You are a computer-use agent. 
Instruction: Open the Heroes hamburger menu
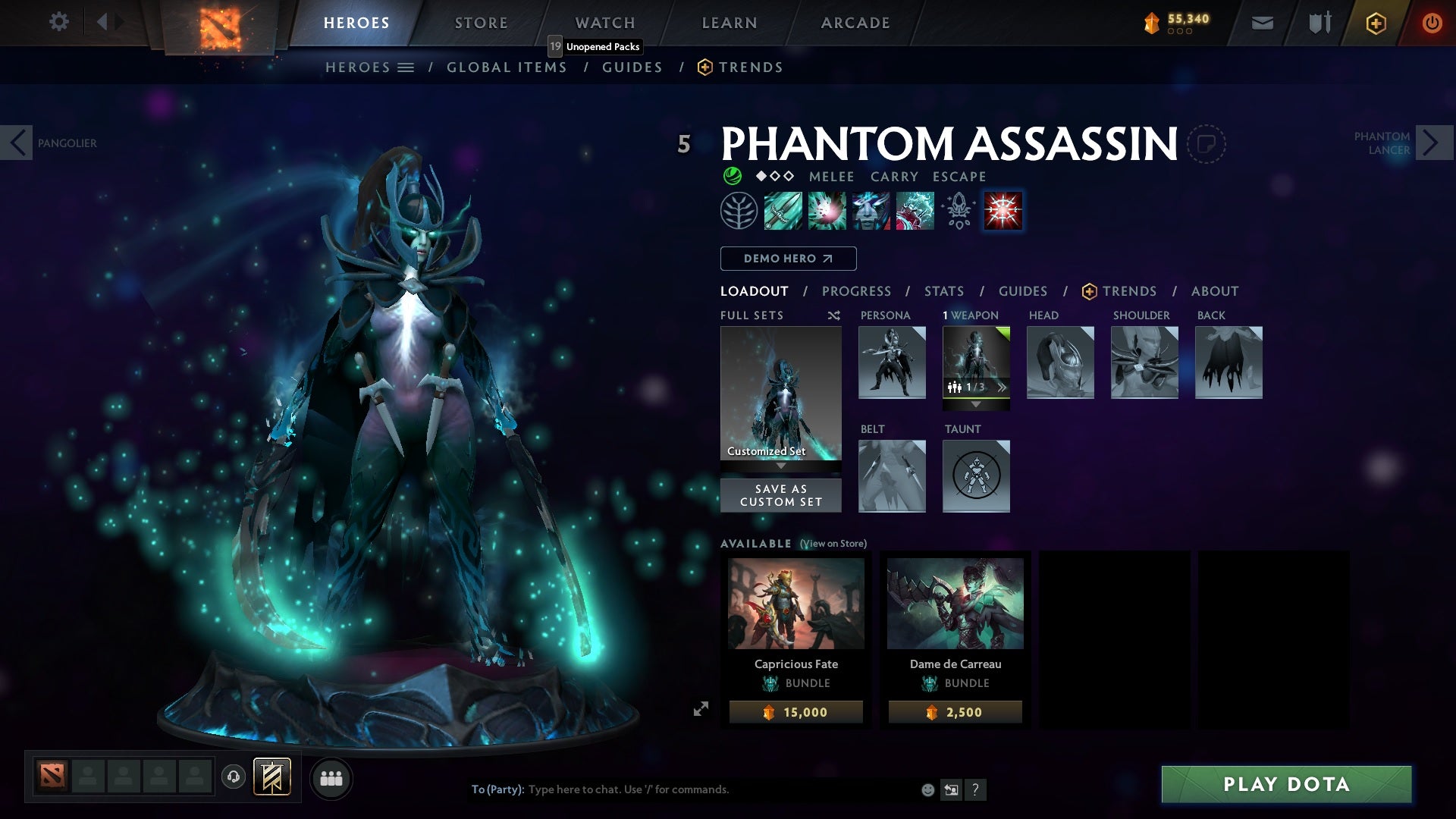click(x=406, y=67)
